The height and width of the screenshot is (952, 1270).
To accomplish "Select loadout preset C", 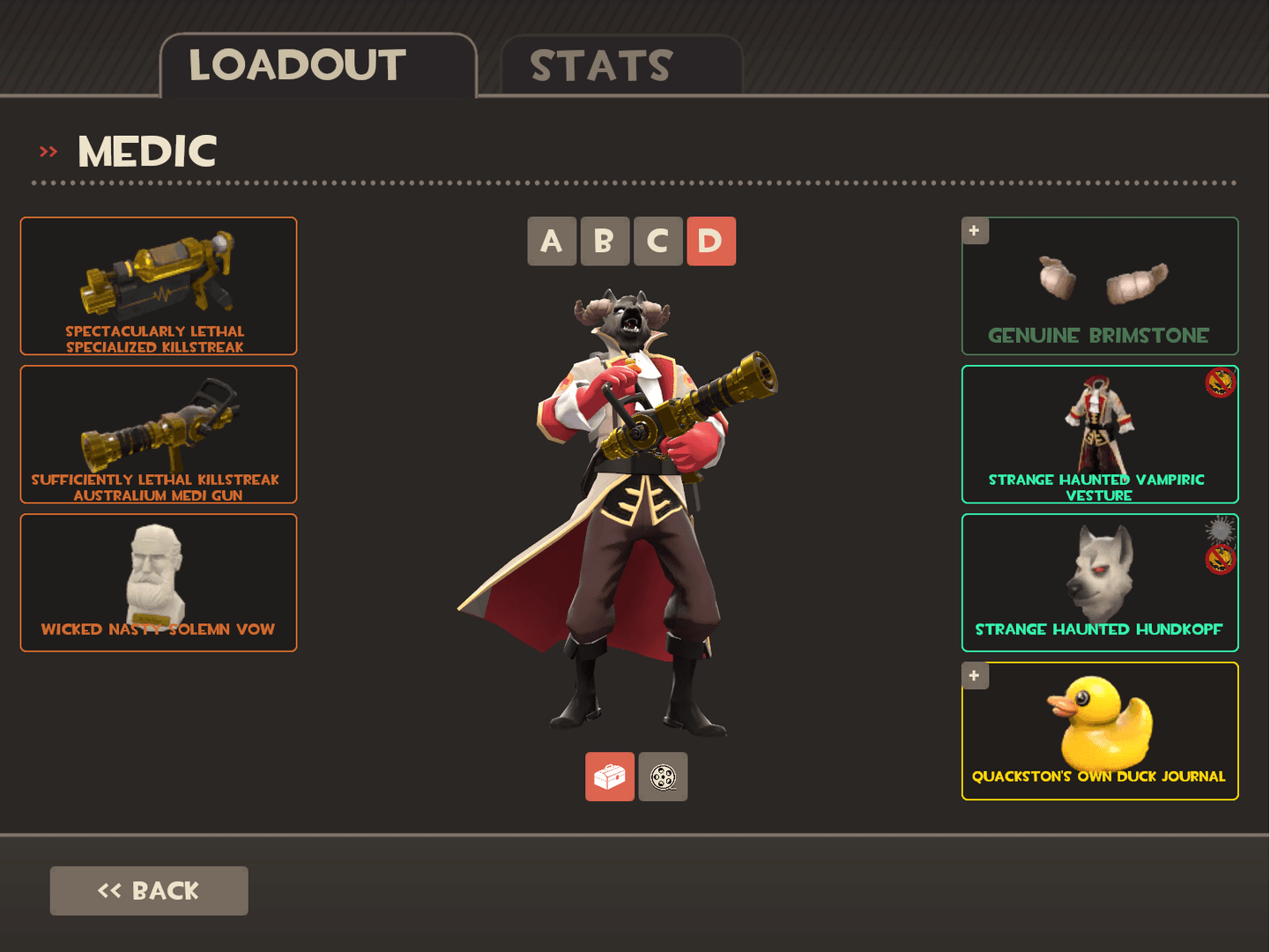I will [657, 242].
